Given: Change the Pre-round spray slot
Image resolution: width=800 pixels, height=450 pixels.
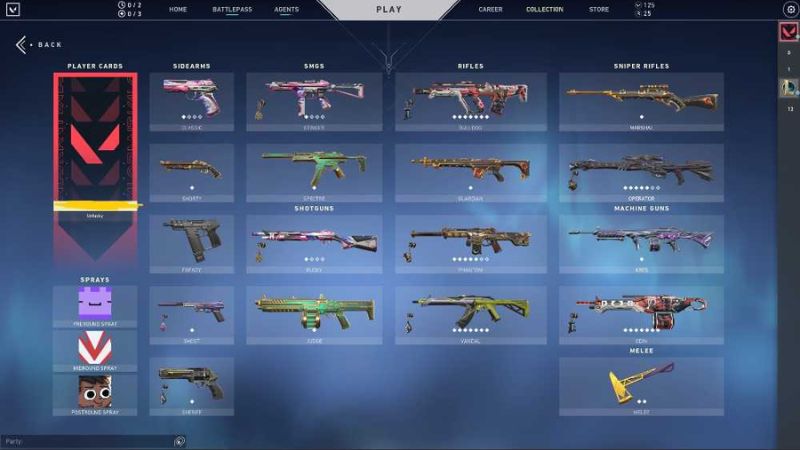Looking at the screenshot, I should point(95,304).
